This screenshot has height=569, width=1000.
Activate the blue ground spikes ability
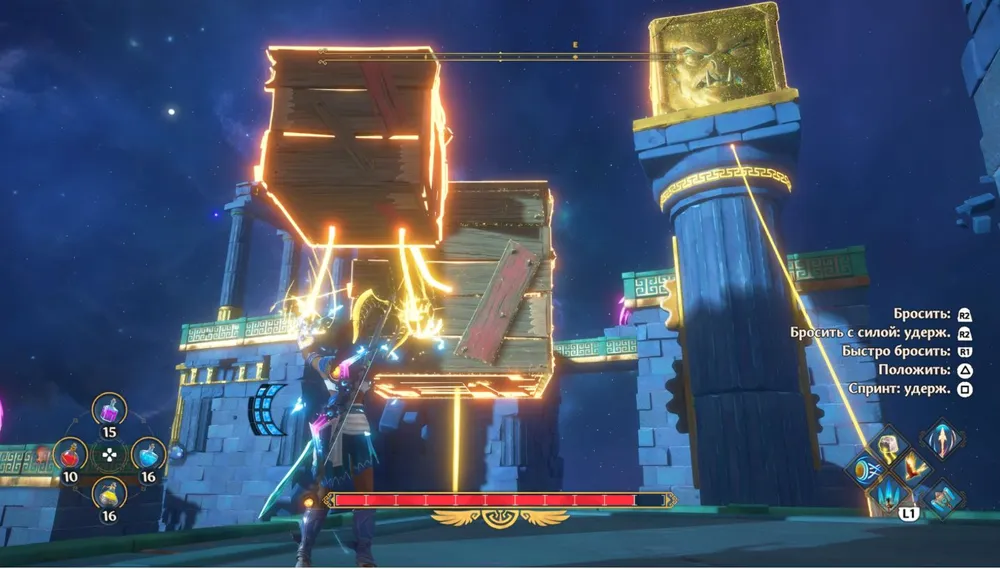[x=887, y=493]
